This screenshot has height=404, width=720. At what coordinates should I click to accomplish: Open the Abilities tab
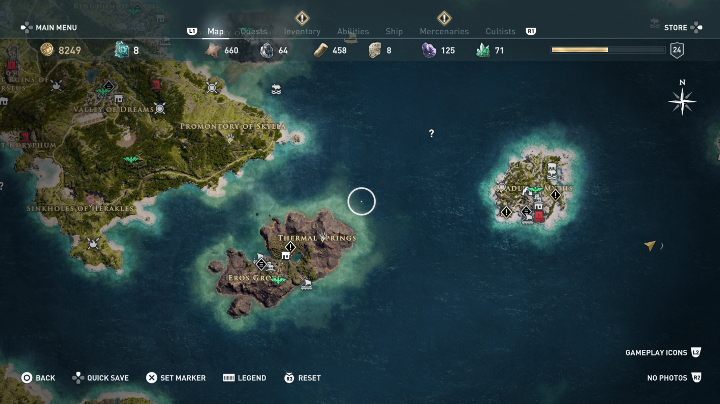pos(352,31)
